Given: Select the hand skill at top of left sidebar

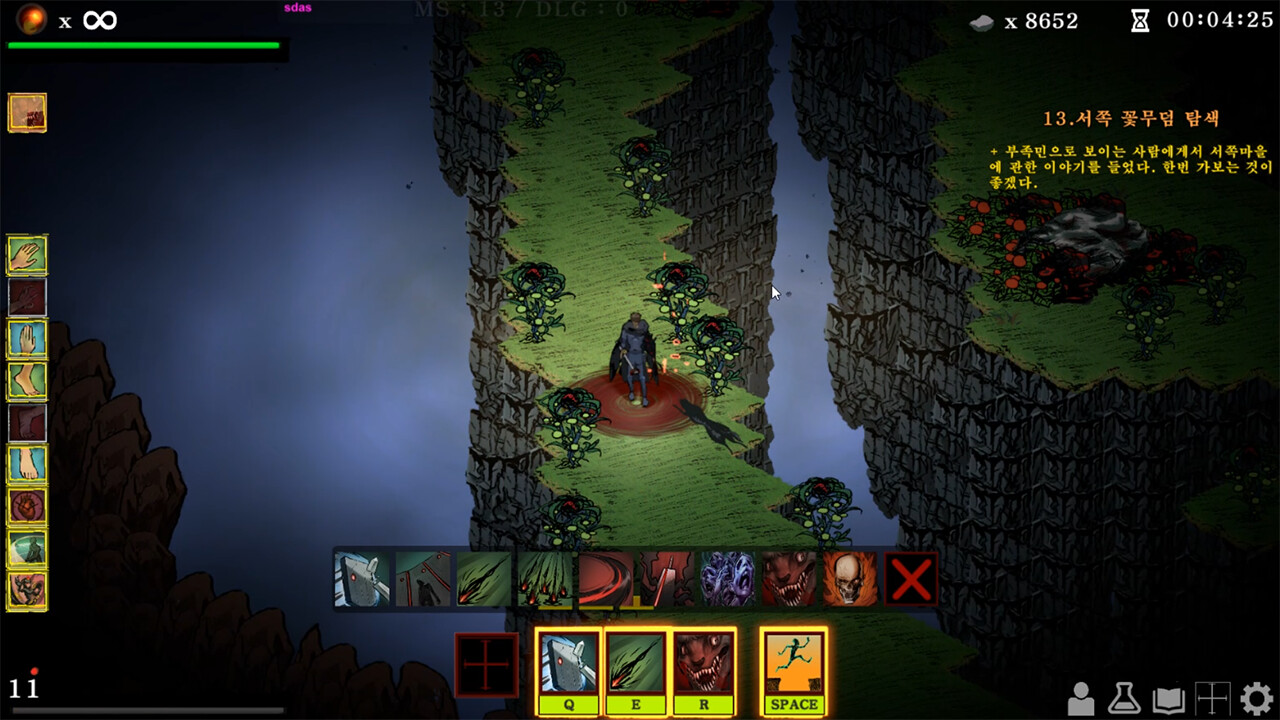Looking at the screenshot, I should point(27,256).
